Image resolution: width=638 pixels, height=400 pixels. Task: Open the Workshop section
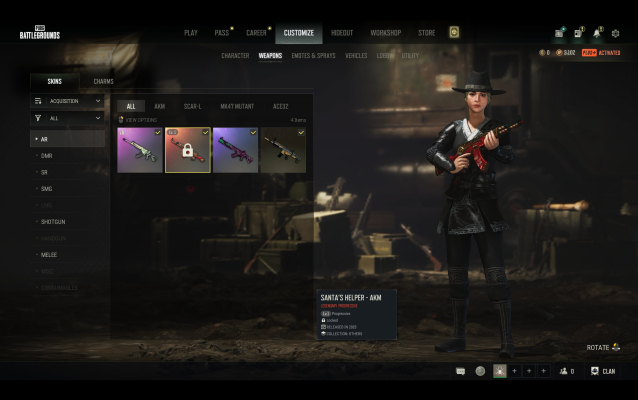tap(386, 33)
